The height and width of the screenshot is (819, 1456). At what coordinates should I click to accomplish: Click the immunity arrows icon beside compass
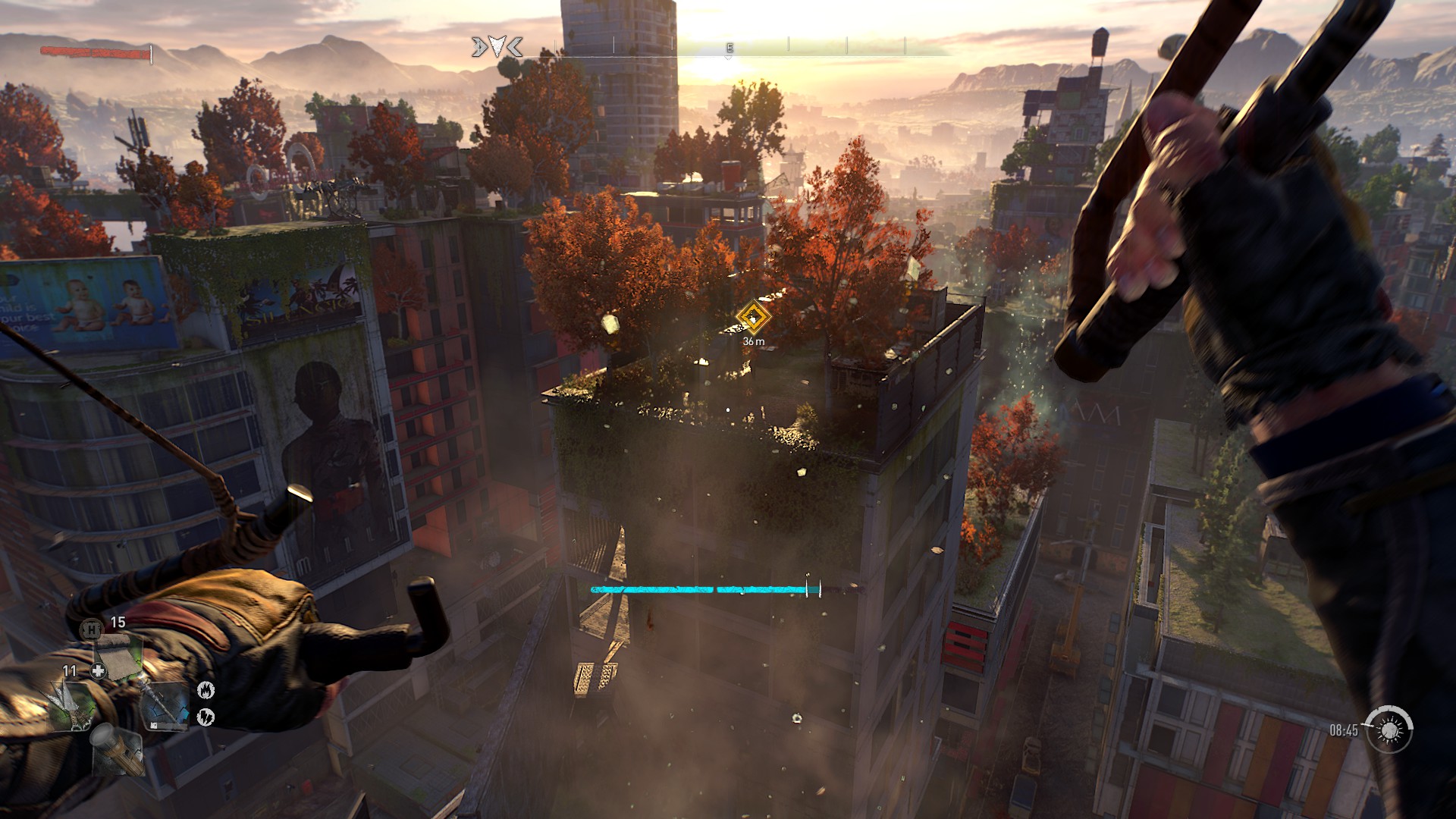coord(497,48)
